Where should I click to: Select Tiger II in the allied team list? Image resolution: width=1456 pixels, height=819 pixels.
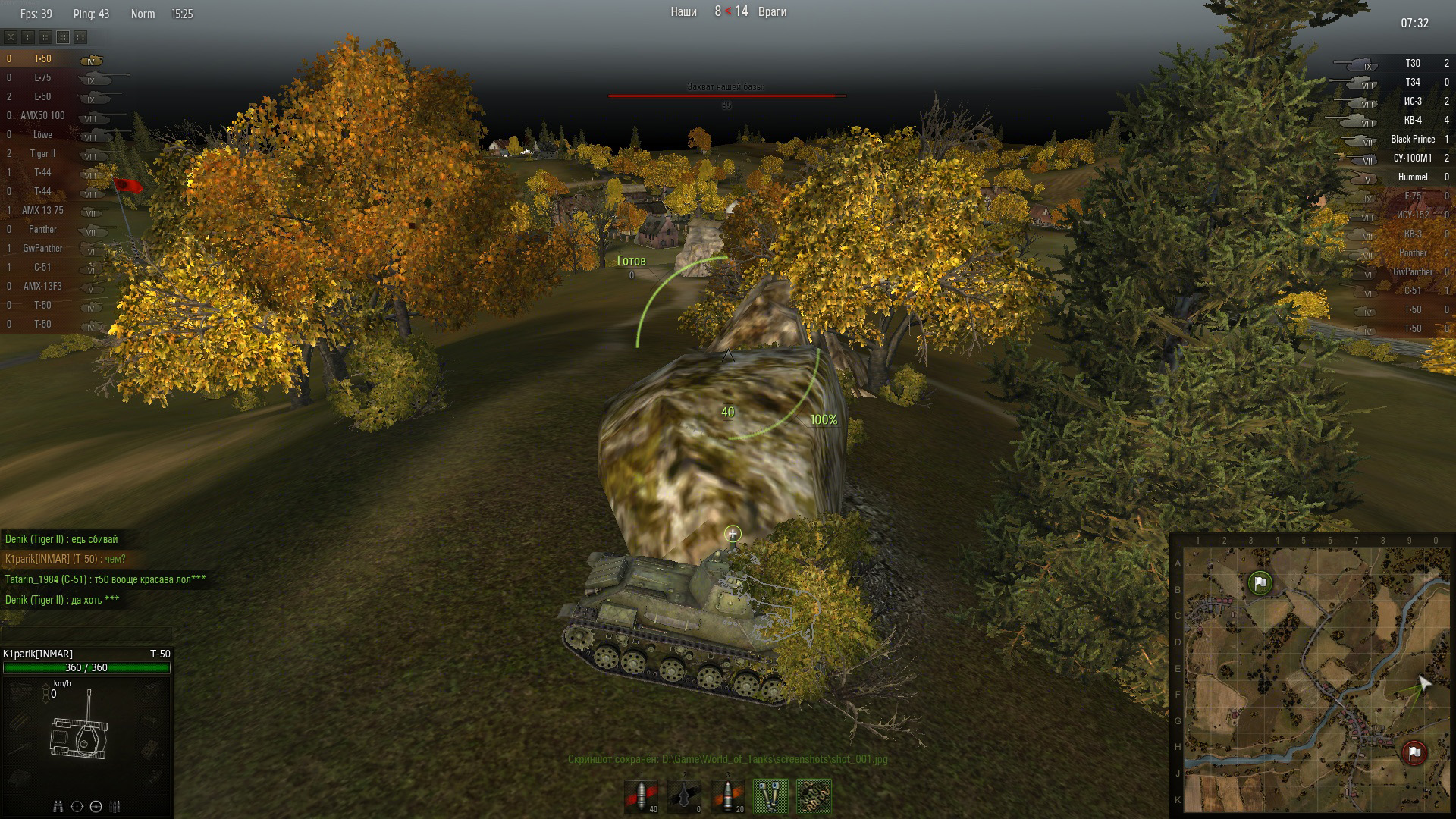(42, 154)
